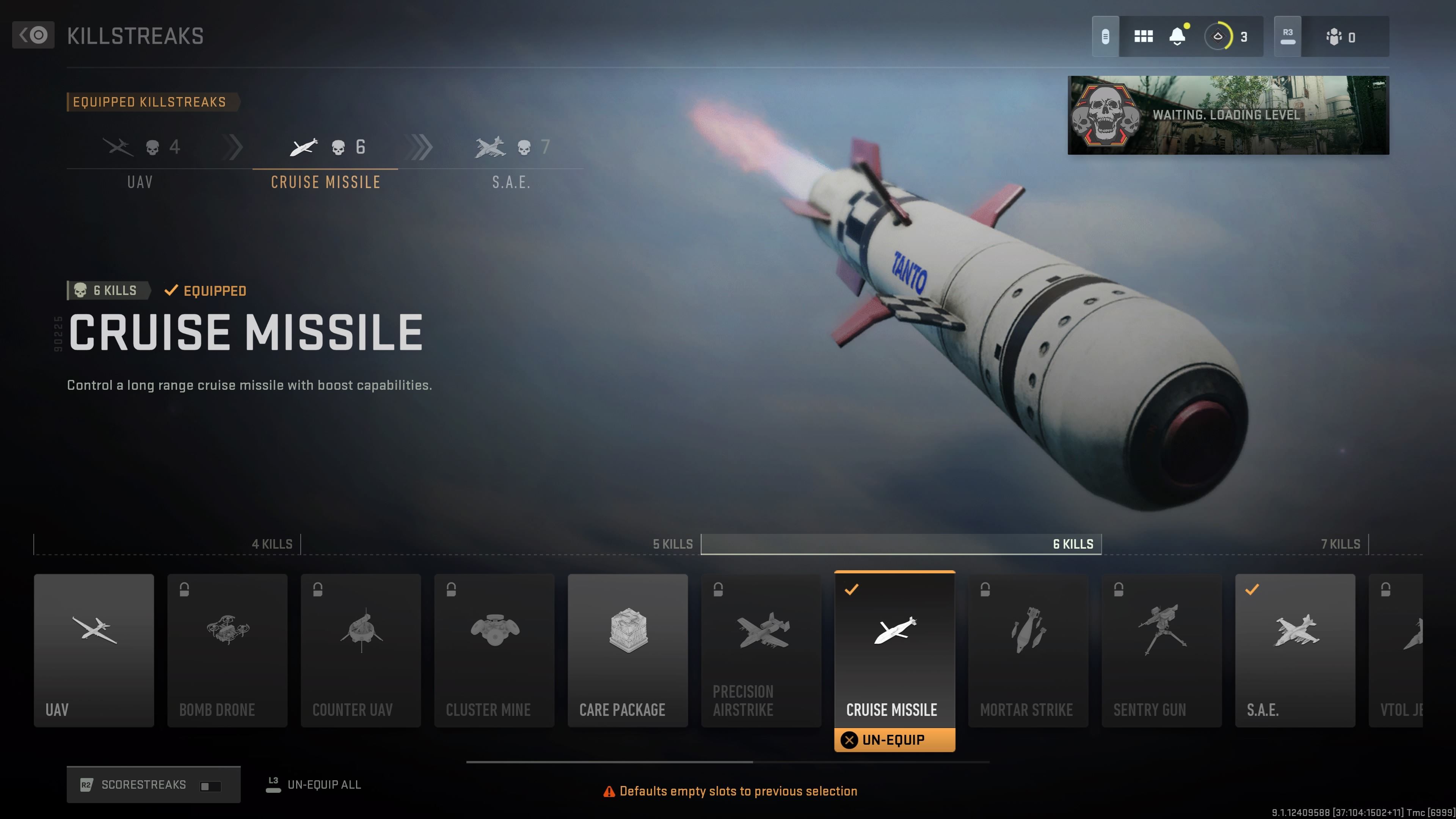Toggle the Scorestreaks switch
Screen dimensions: 1456x819
pyautogui.click(x=210, y=786)
